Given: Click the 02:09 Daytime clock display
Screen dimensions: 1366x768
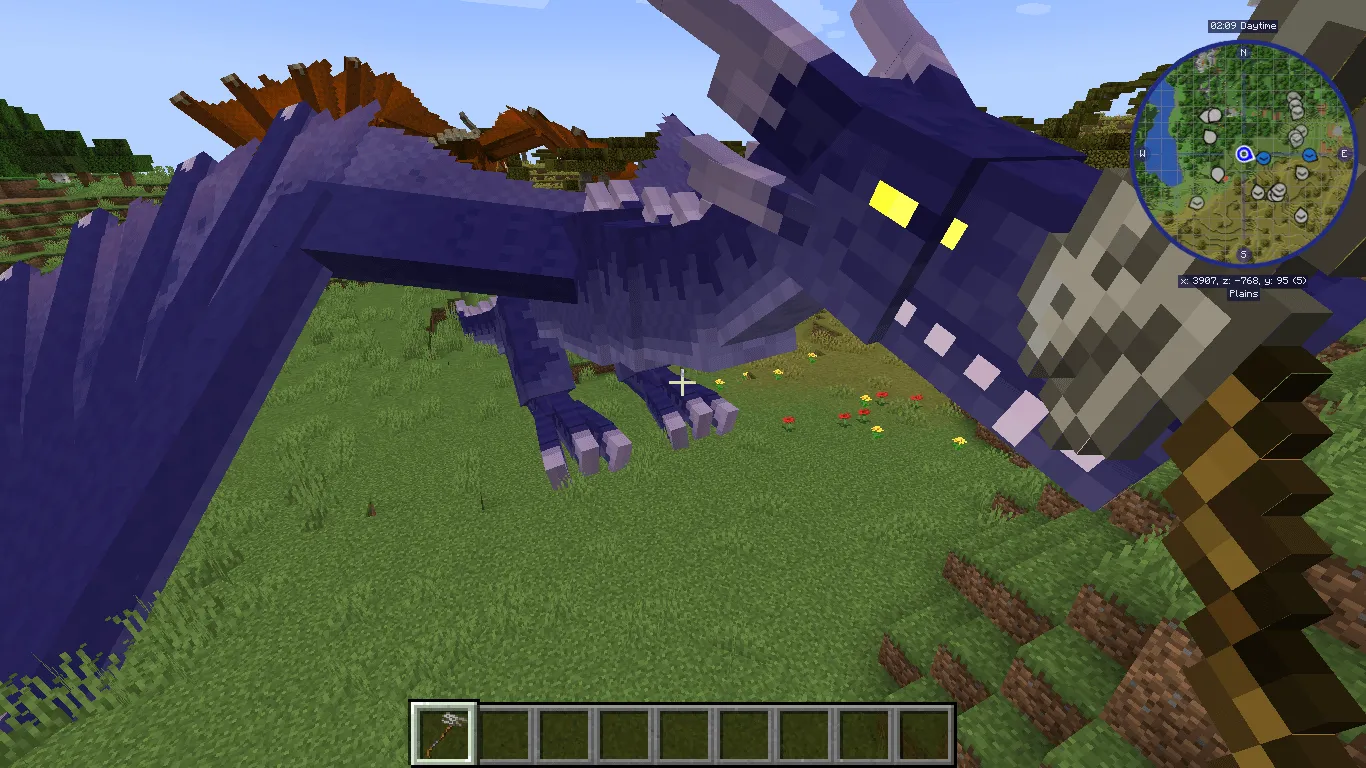Looking at the screenshot, I should point(1242,26).
